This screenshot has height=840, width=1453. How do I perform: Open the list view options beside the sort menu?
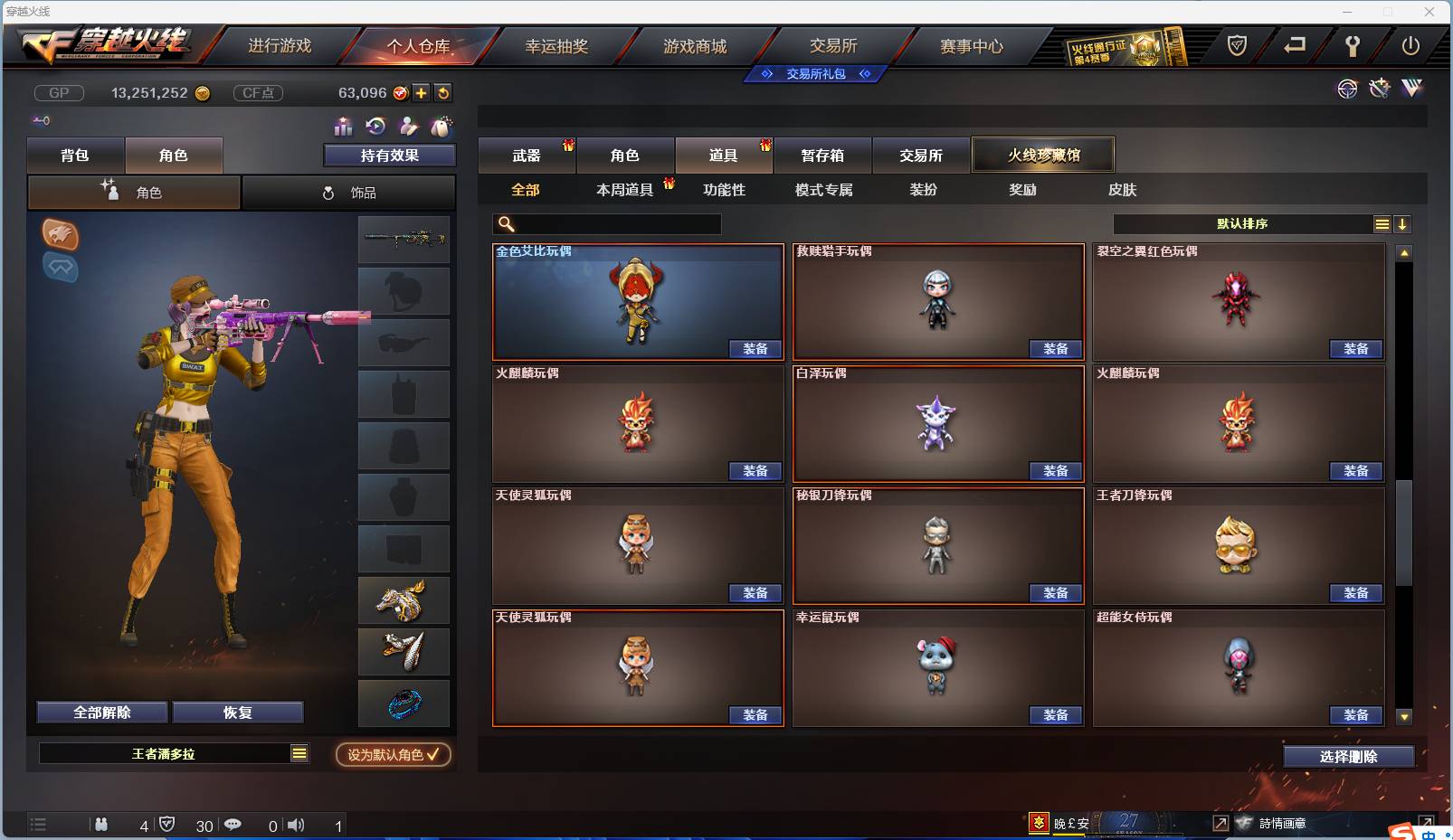[x=1382, y=223]
